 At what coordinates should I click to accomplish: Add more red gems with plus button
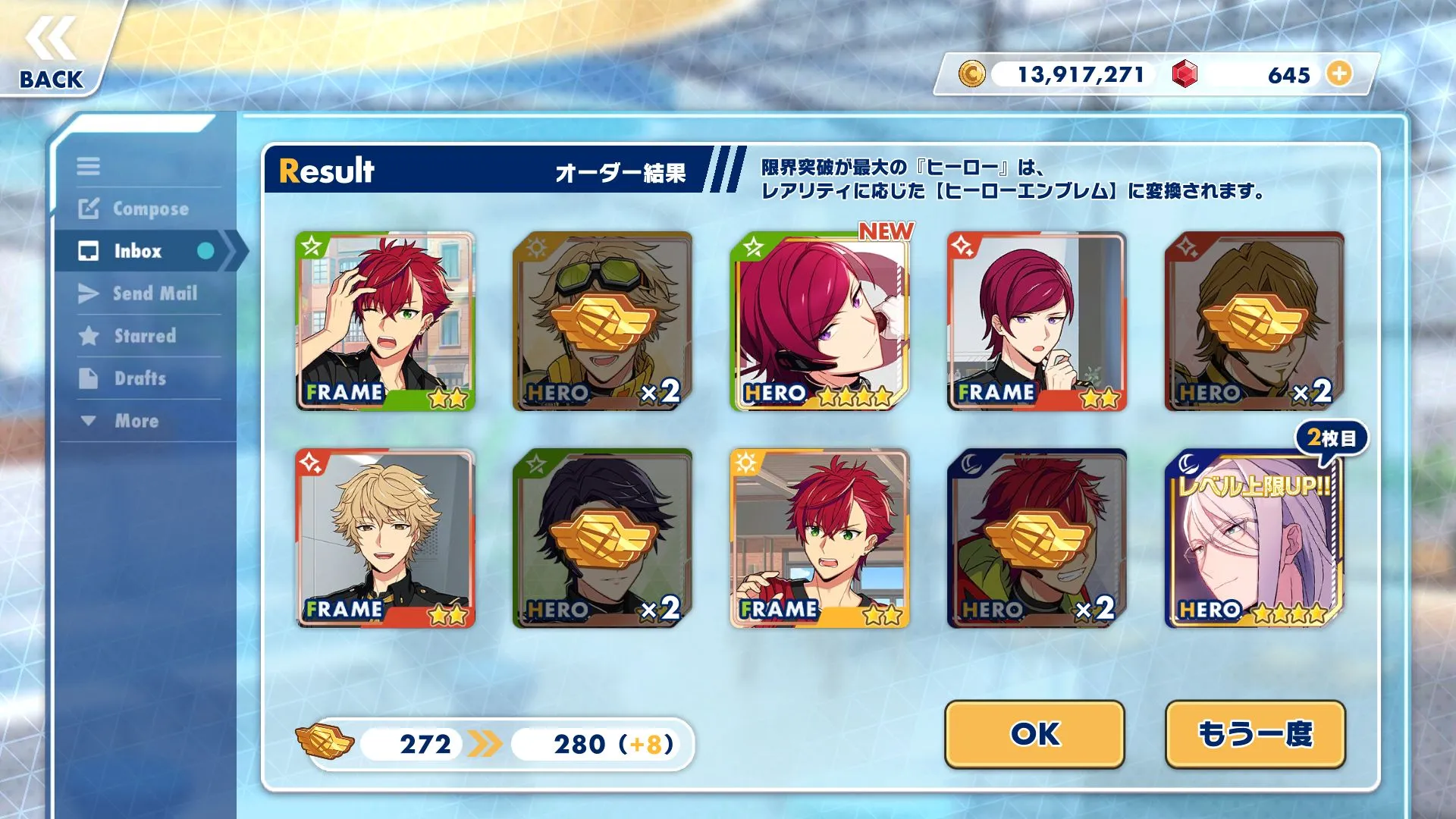[x=1339, y=74]
